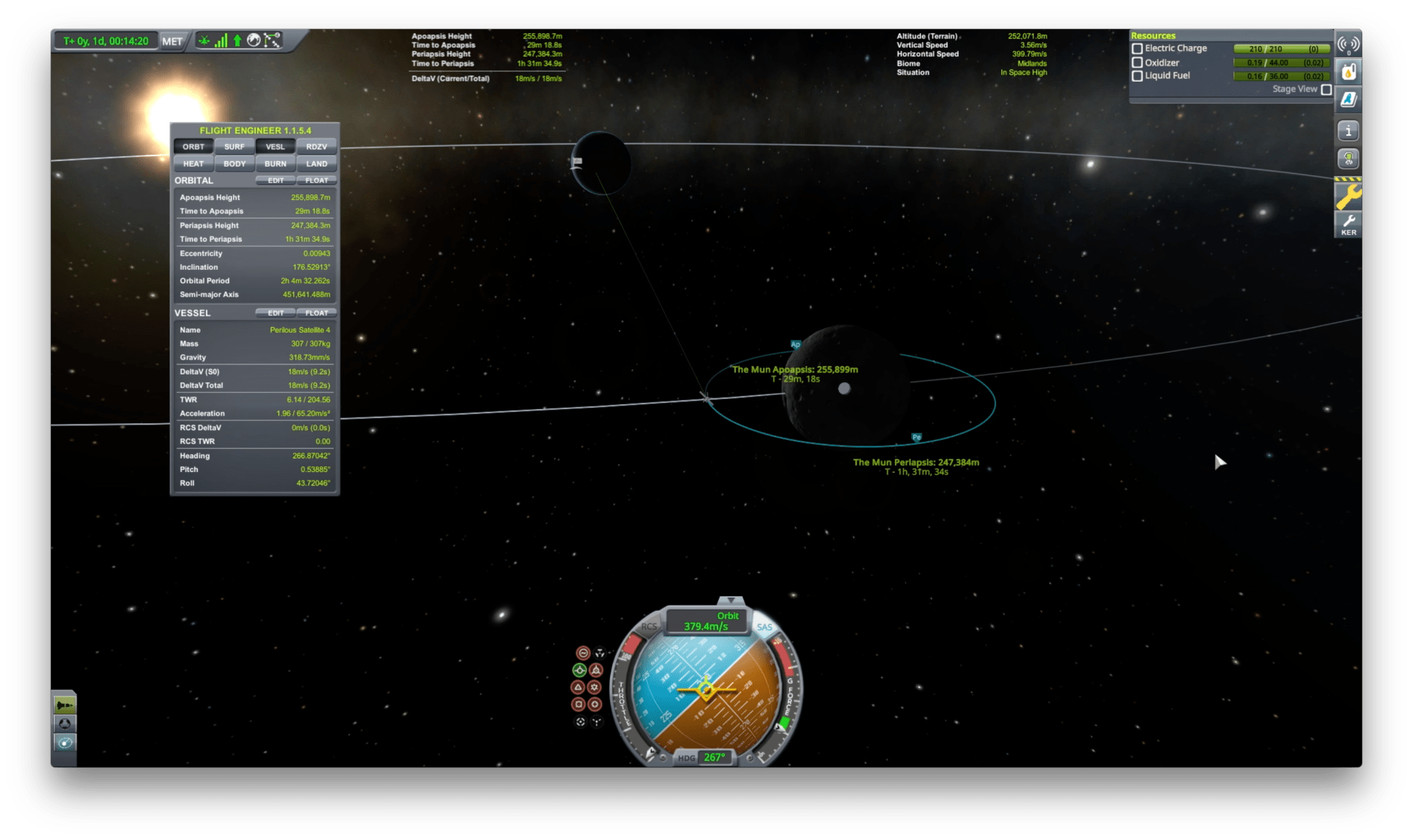Image resolution: width=1413 pixels, height=840 pixels.
Task: Toggle the ORBT section button
Action: tap(193, 147)
